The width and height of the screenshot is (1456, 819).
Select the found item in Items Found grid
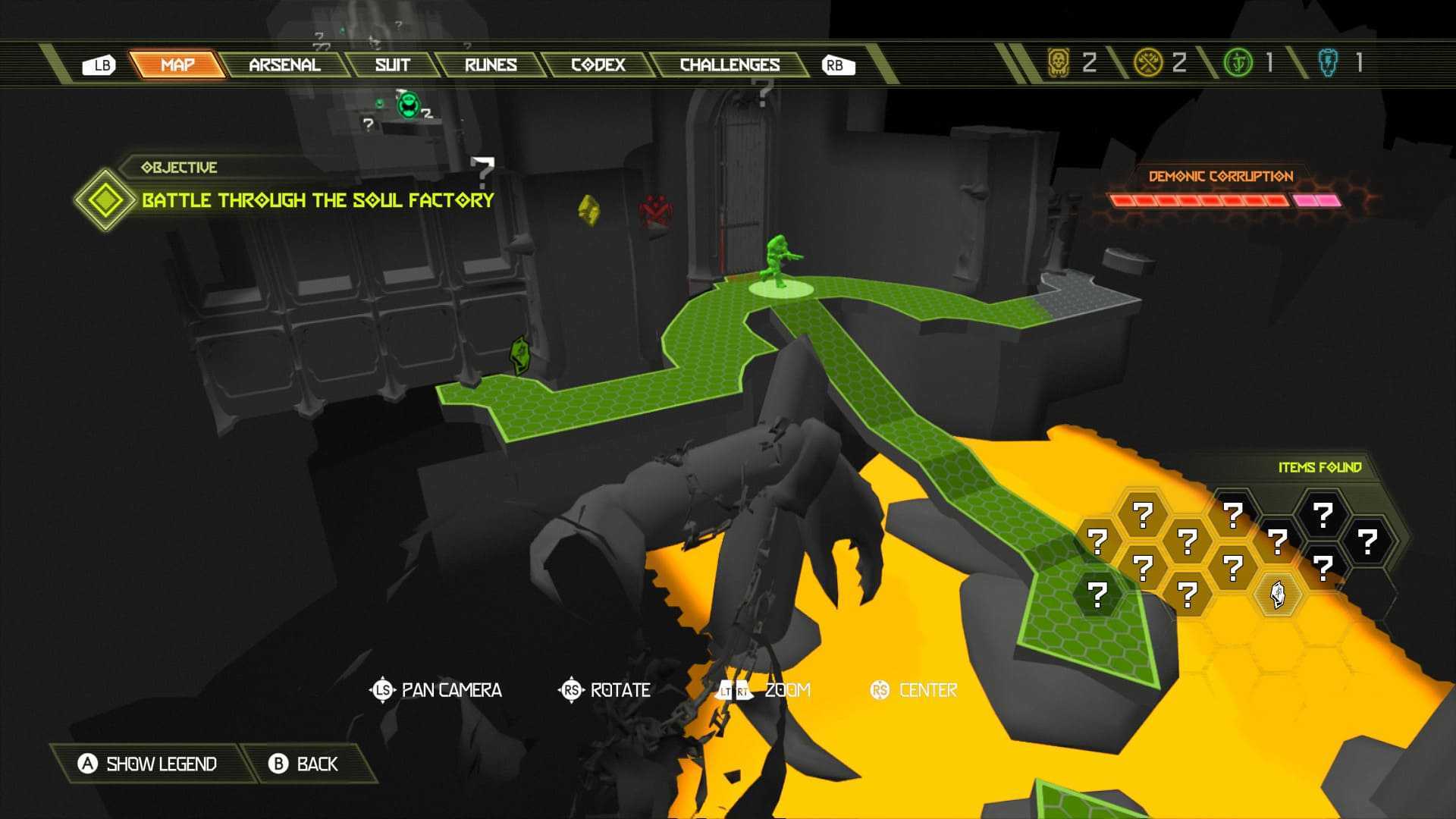pos(1278,594)
